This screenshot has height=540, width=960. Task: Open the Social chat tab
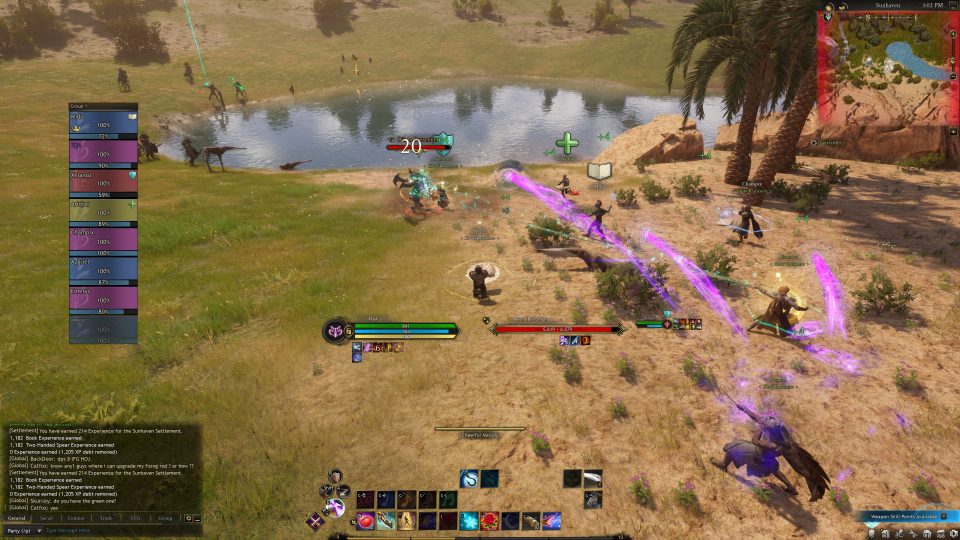pos(46,518)
